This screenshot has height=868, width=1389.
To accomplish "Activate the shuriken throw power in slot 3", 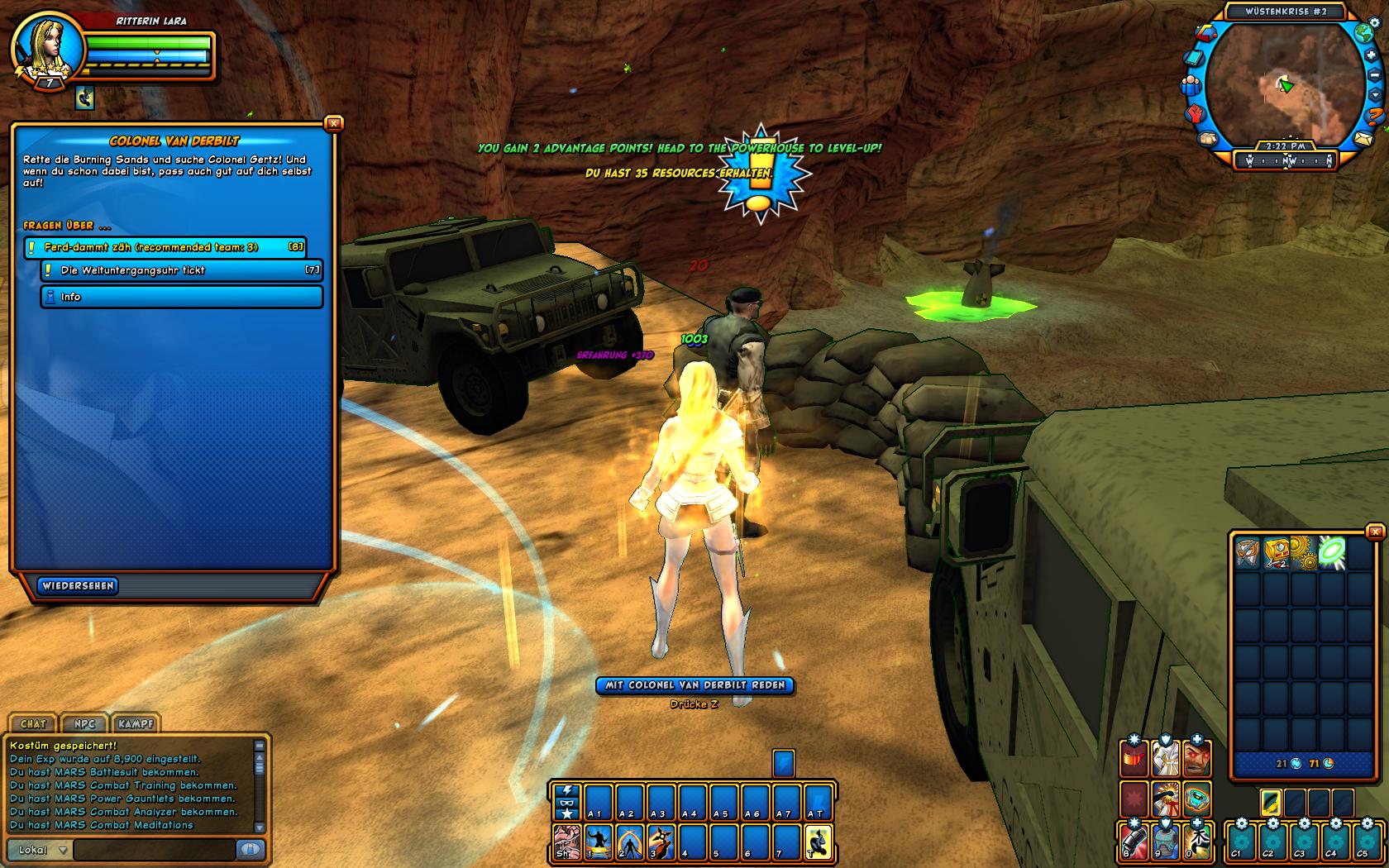I will (x=661, y=843).
